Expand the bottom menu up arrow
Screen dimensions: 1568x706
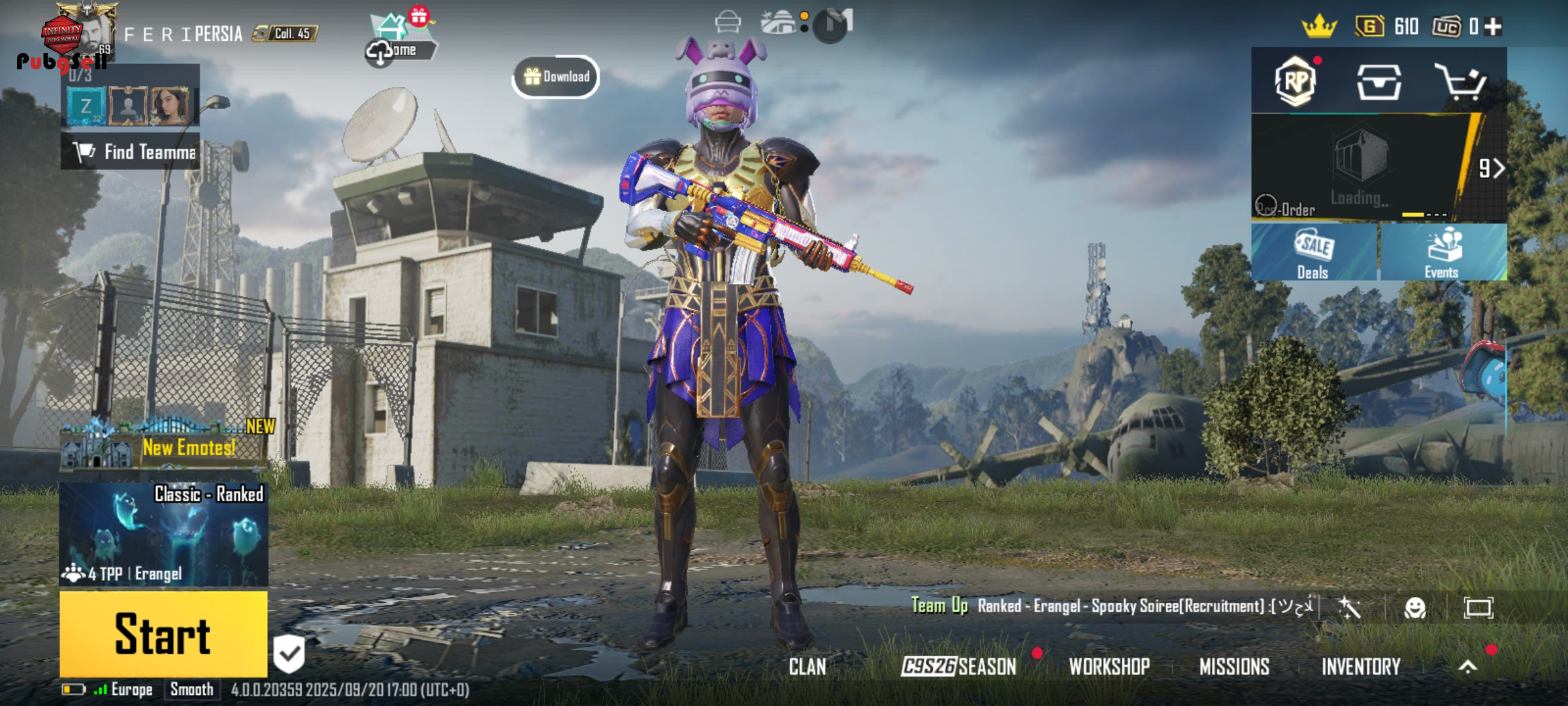(x=1468, y=666)
